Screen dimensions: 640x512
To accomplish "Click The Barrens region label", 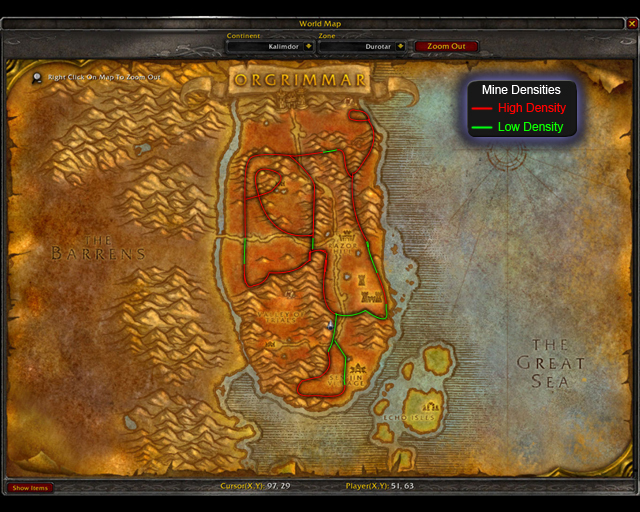I will pyautogui.click(x=98, y=248).
